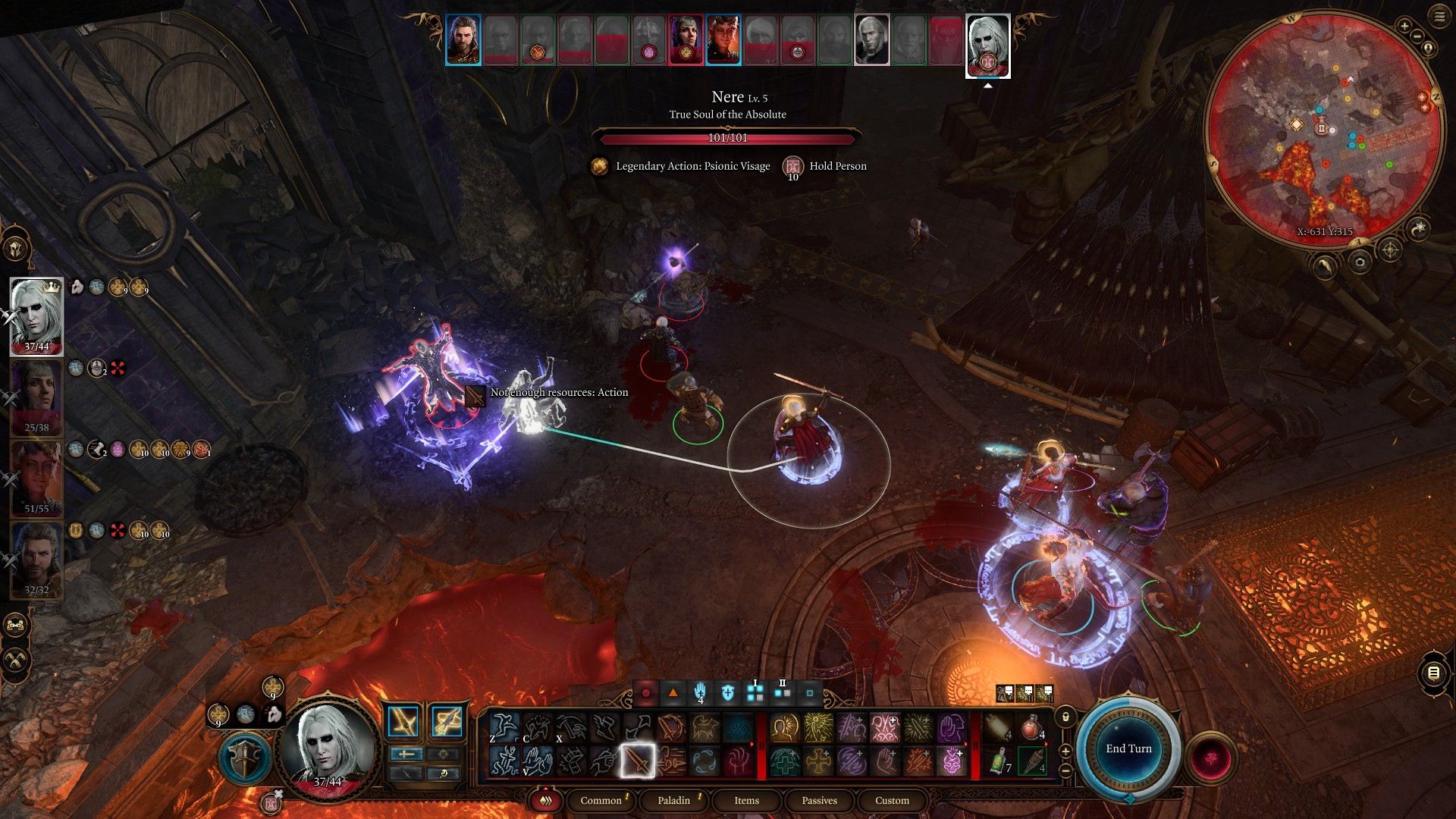This screenshot has height=819, width=1456.
Task: Show the Items hotbar tab
Action: point(746,800)
